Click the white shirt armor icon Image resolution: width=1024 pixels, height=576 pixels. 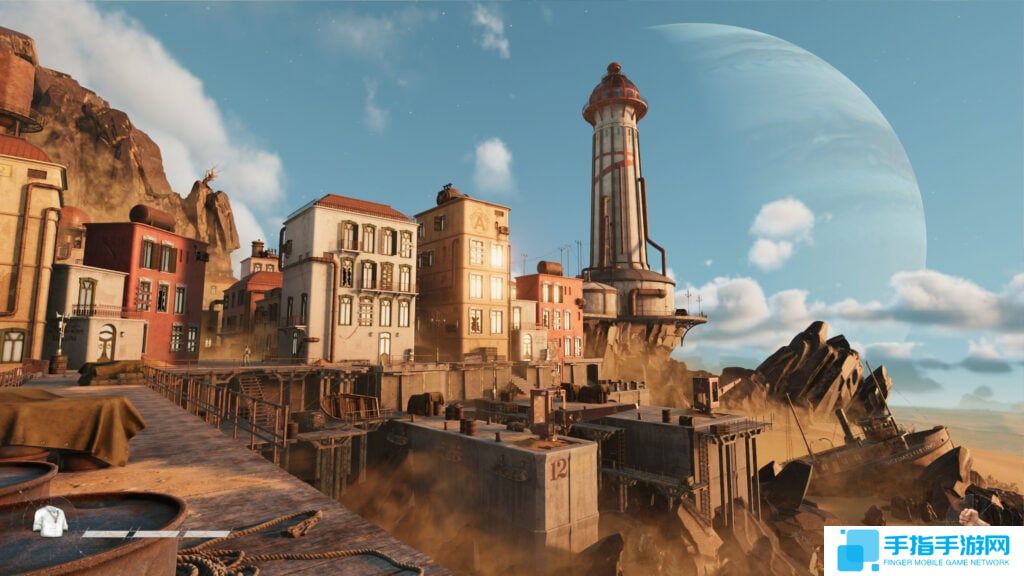click(x=50, y=521)
